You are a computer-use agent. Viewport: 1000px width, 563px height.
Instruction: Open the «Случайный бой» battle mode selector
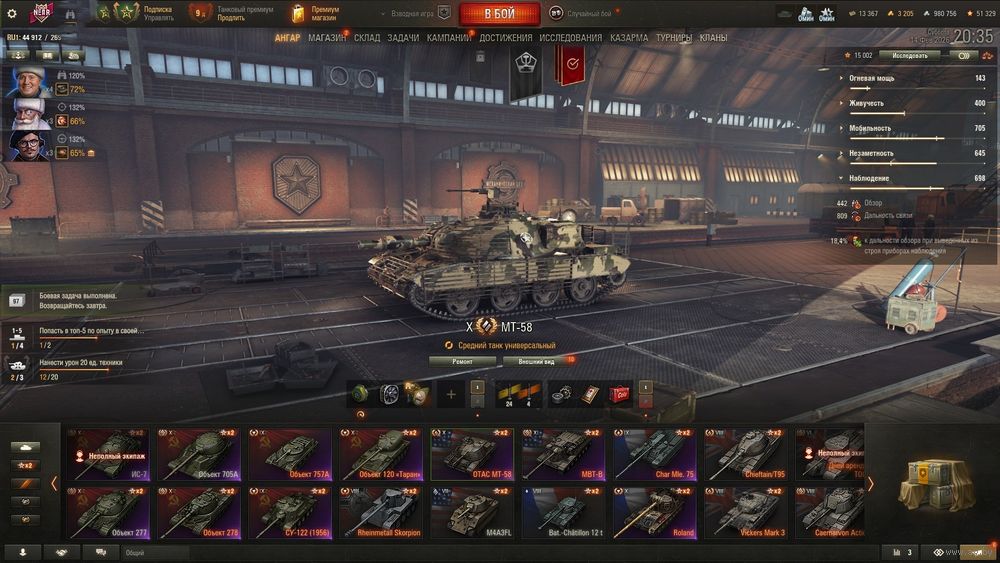pos(589,13)
